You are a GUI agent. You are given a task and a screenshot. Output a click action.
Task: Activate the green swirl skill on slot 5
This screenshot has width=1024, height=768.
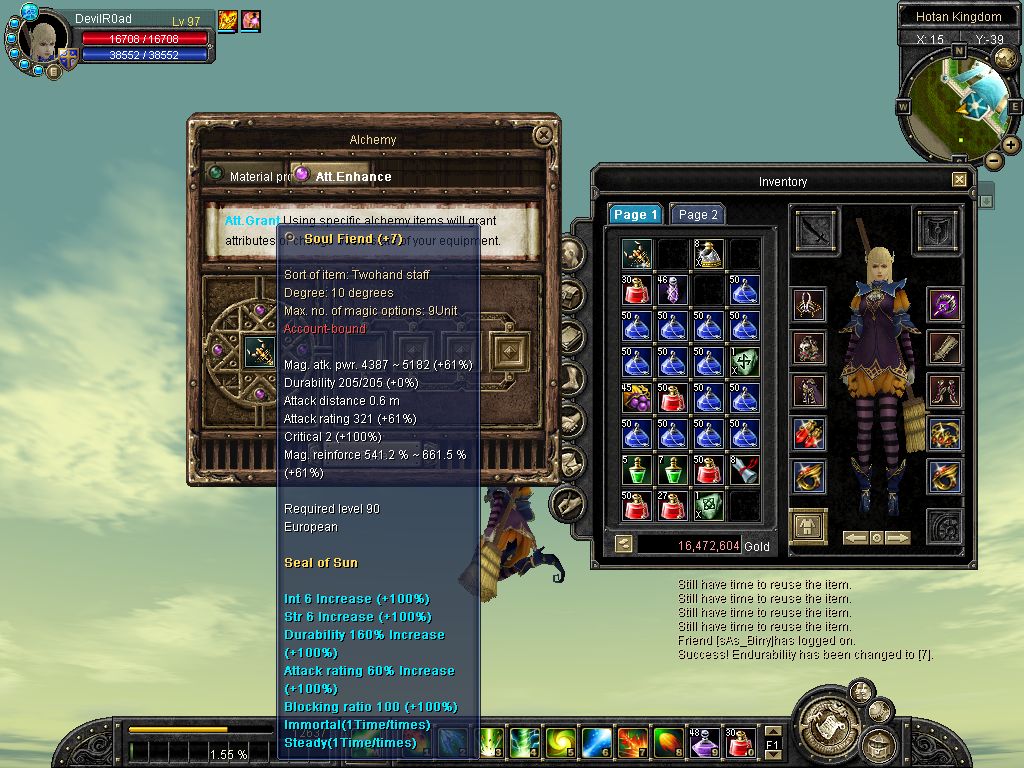point(559,742)
